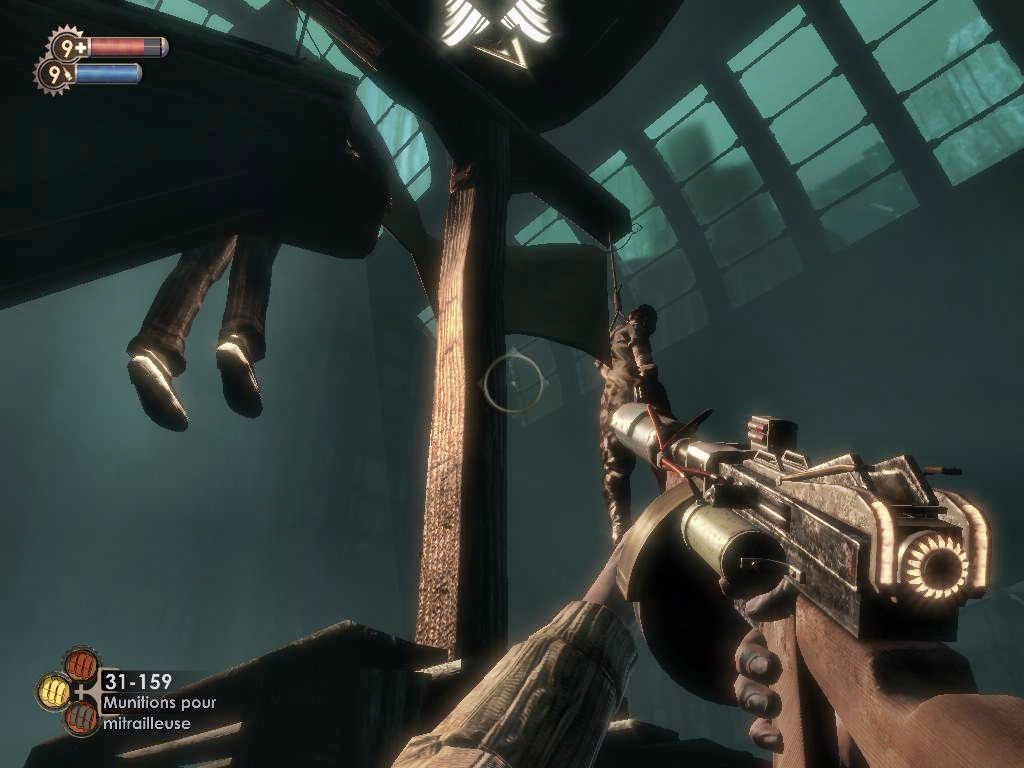Viewport: 1024px width, 768px height.
Task: Select the highlighted yellow ammo type icon
Action: click(54, 690)
